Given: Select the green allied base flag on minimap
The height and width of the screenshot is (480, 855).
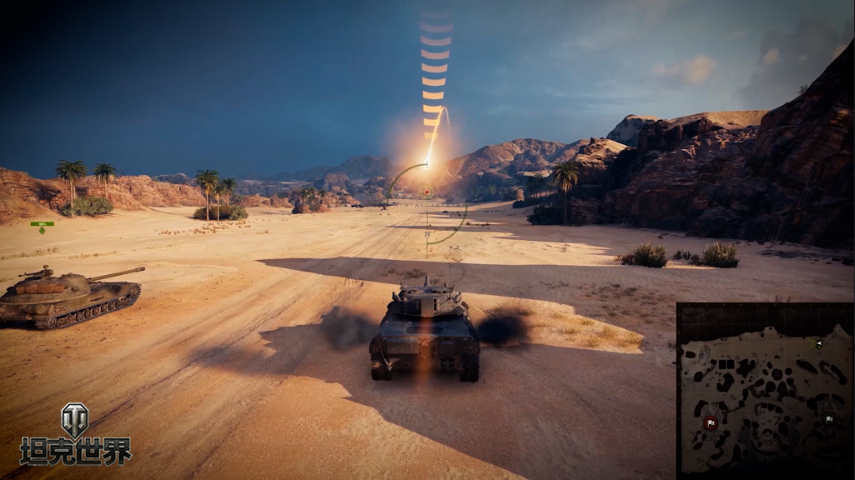Looking at the screenshot, I should (828, 420).
